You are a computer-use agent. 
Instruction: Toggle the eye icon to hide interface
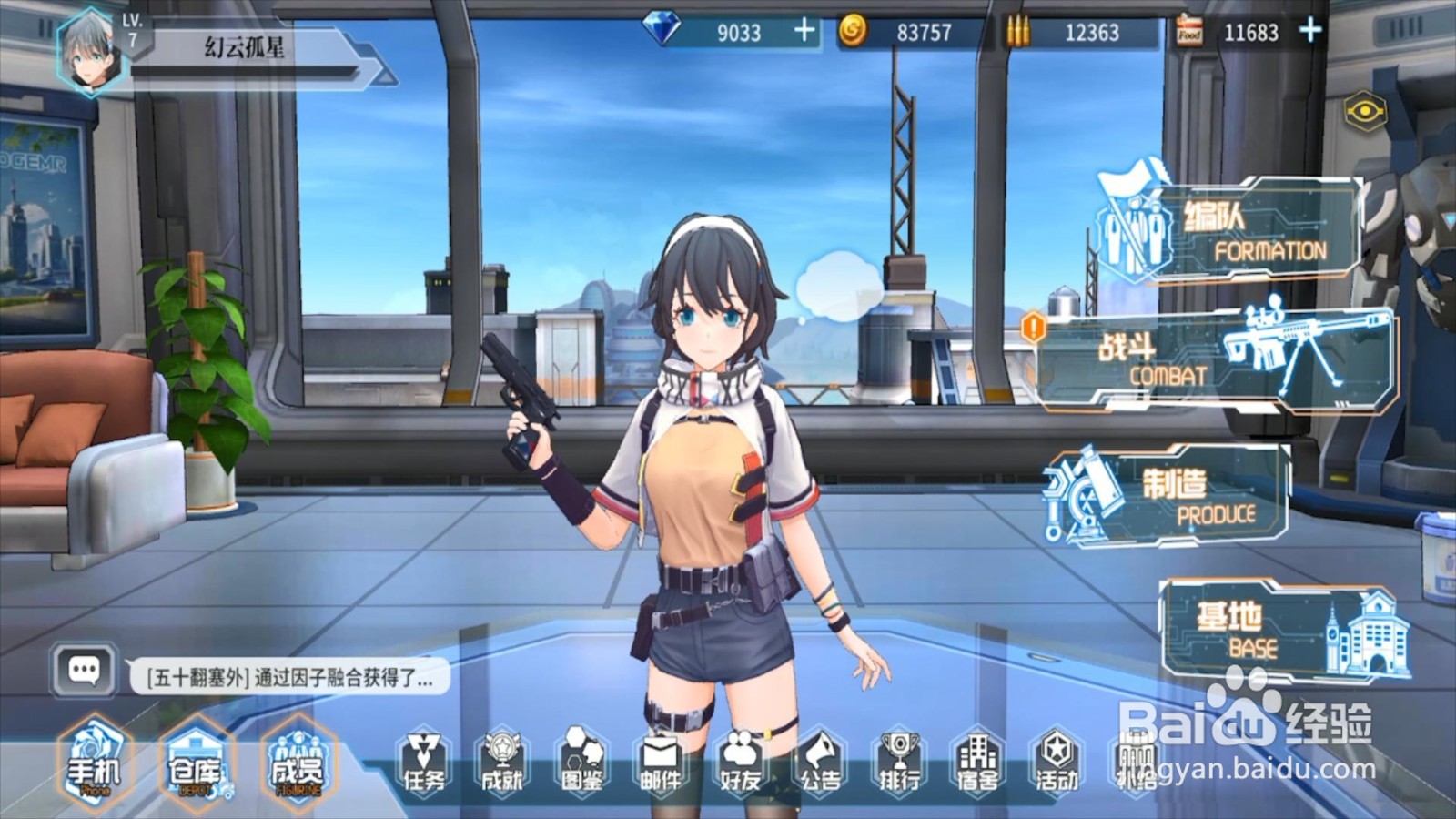pos(1365,112)
